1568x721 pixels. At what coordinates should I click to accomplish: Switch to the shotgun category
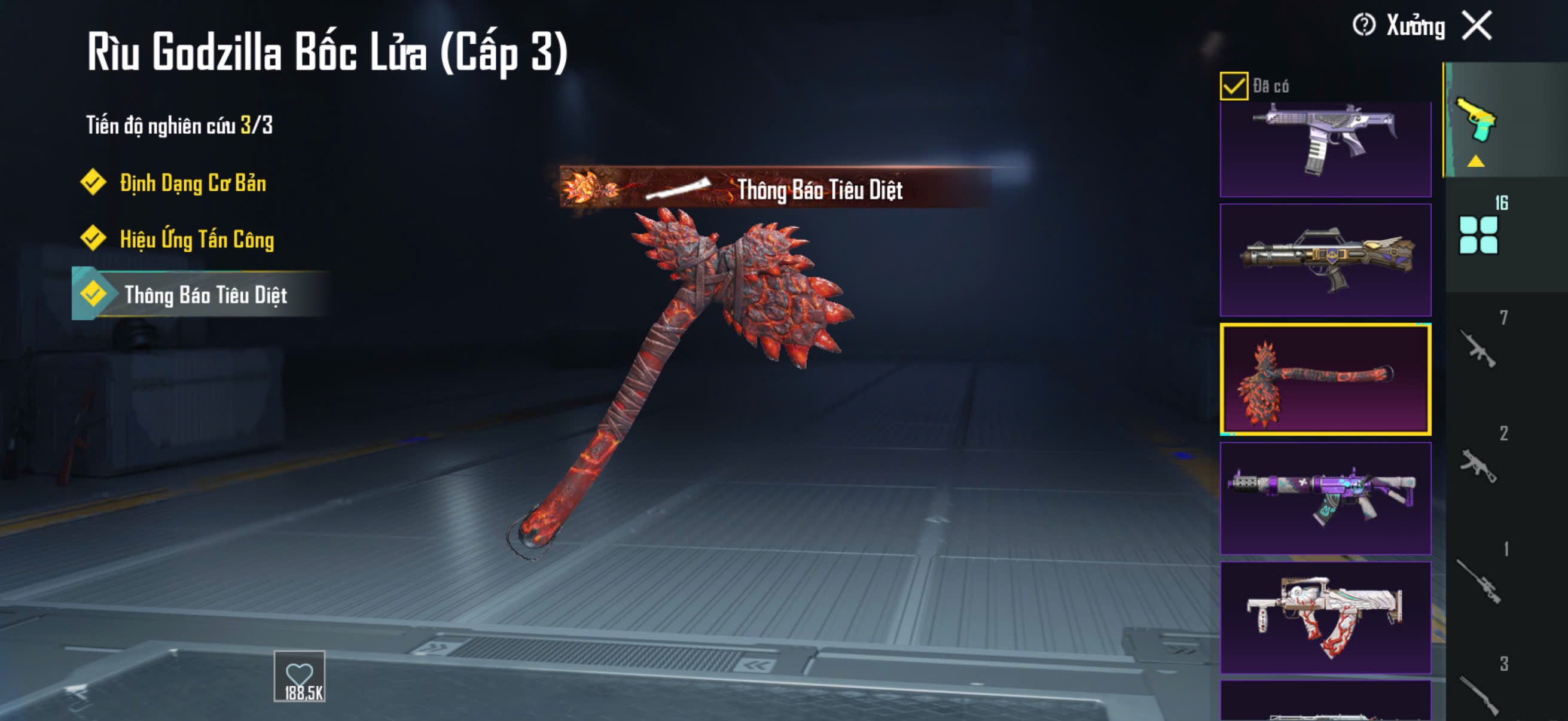tap(1478, 692)
